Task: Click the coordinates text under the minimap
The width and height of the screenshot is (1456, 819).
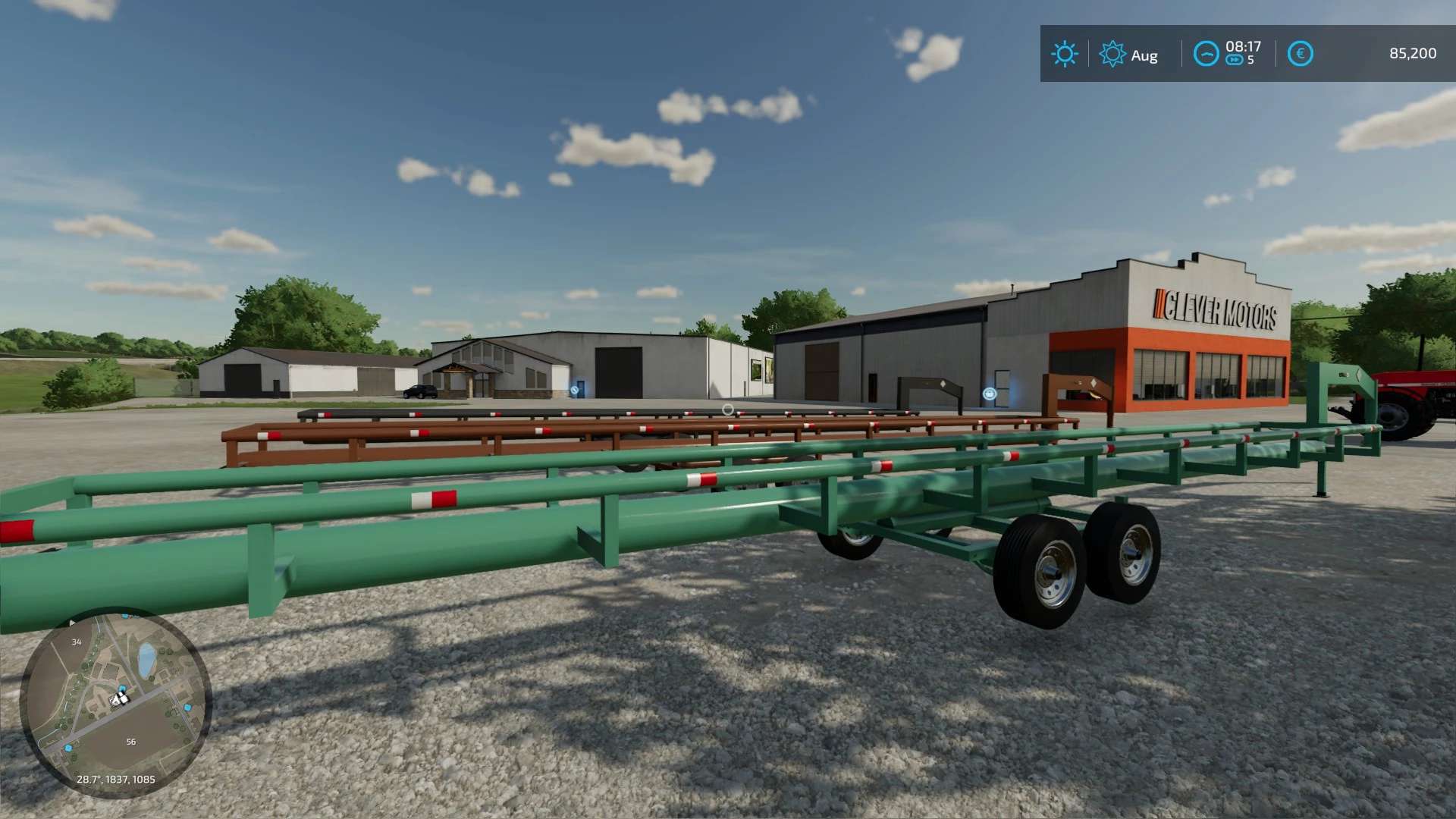Action: tap(115, 780)
